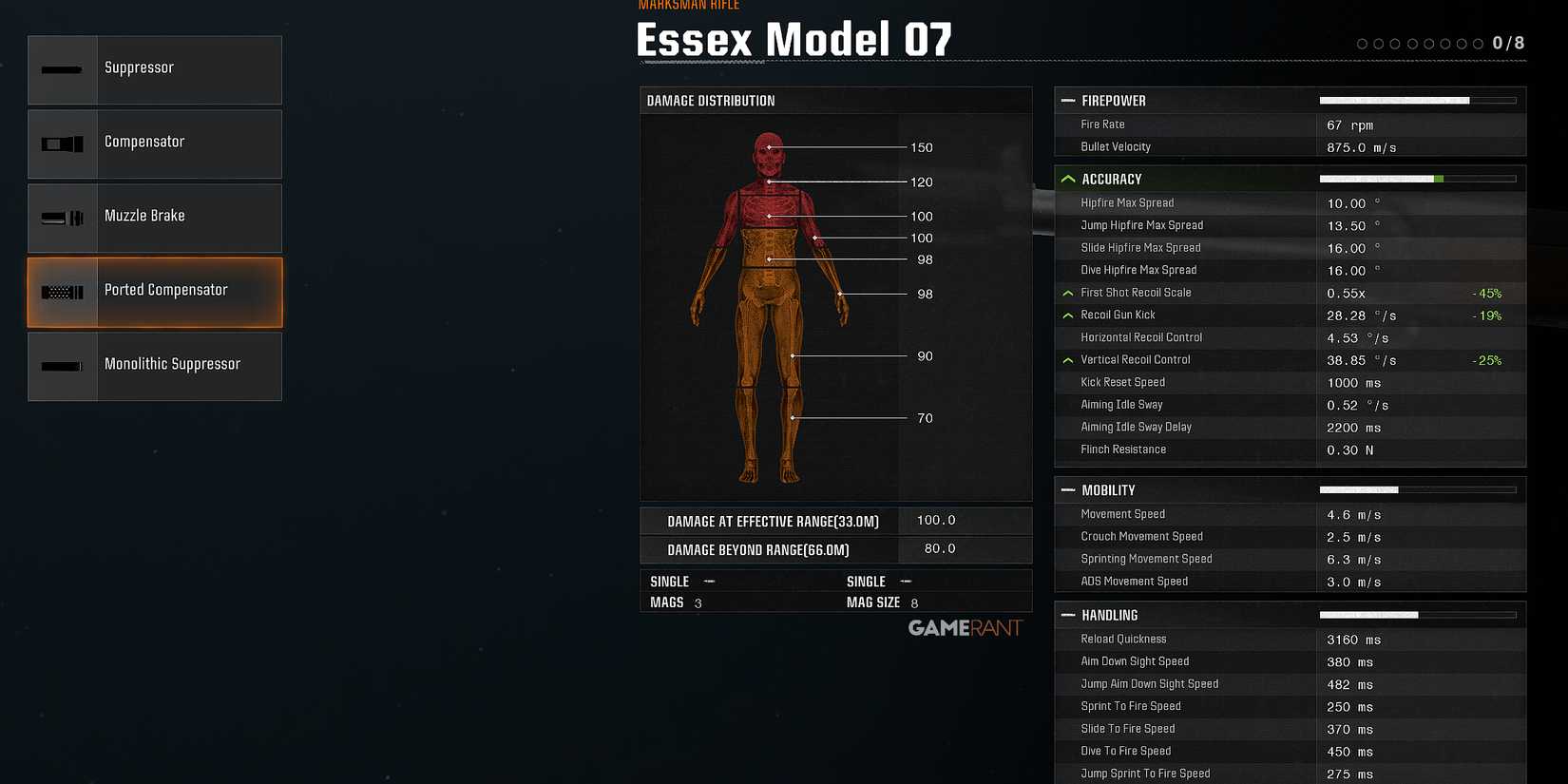Click the Accuracy stat progress bar

pos(1418,178)
